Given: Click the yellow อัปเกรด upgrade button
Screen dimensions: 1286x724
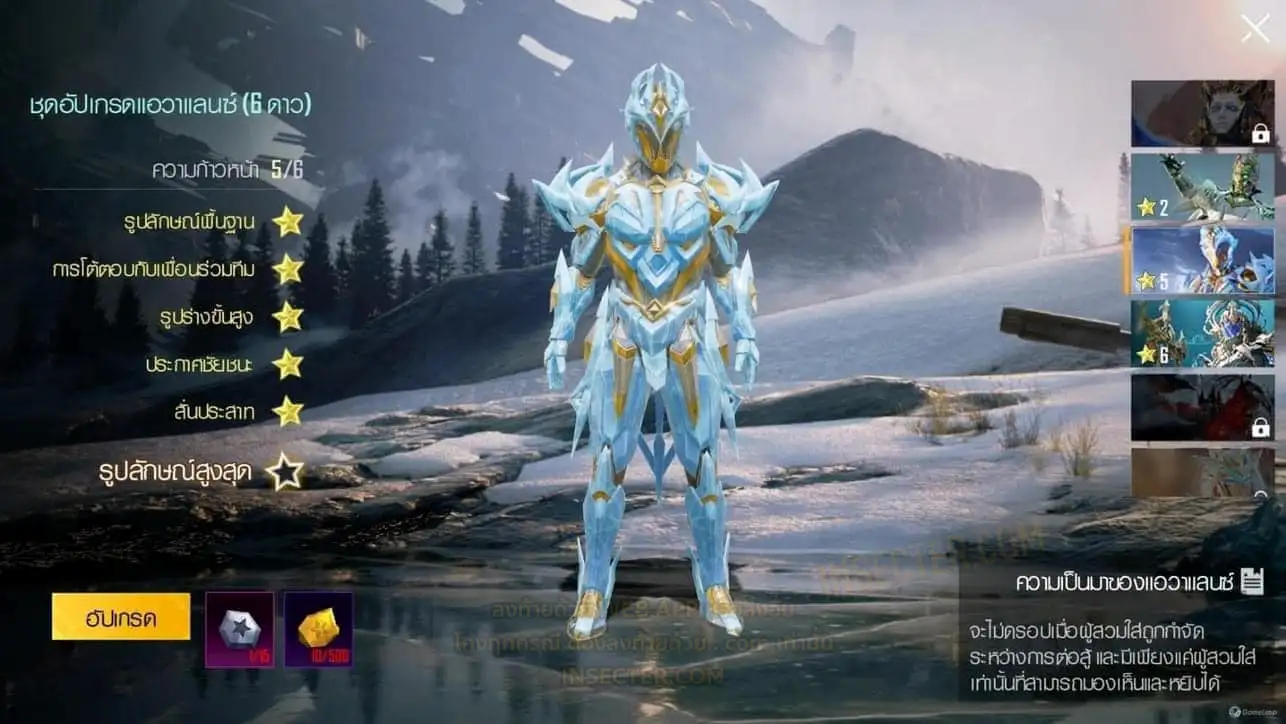Looking at the screenshot, I should tap(121, 617).
